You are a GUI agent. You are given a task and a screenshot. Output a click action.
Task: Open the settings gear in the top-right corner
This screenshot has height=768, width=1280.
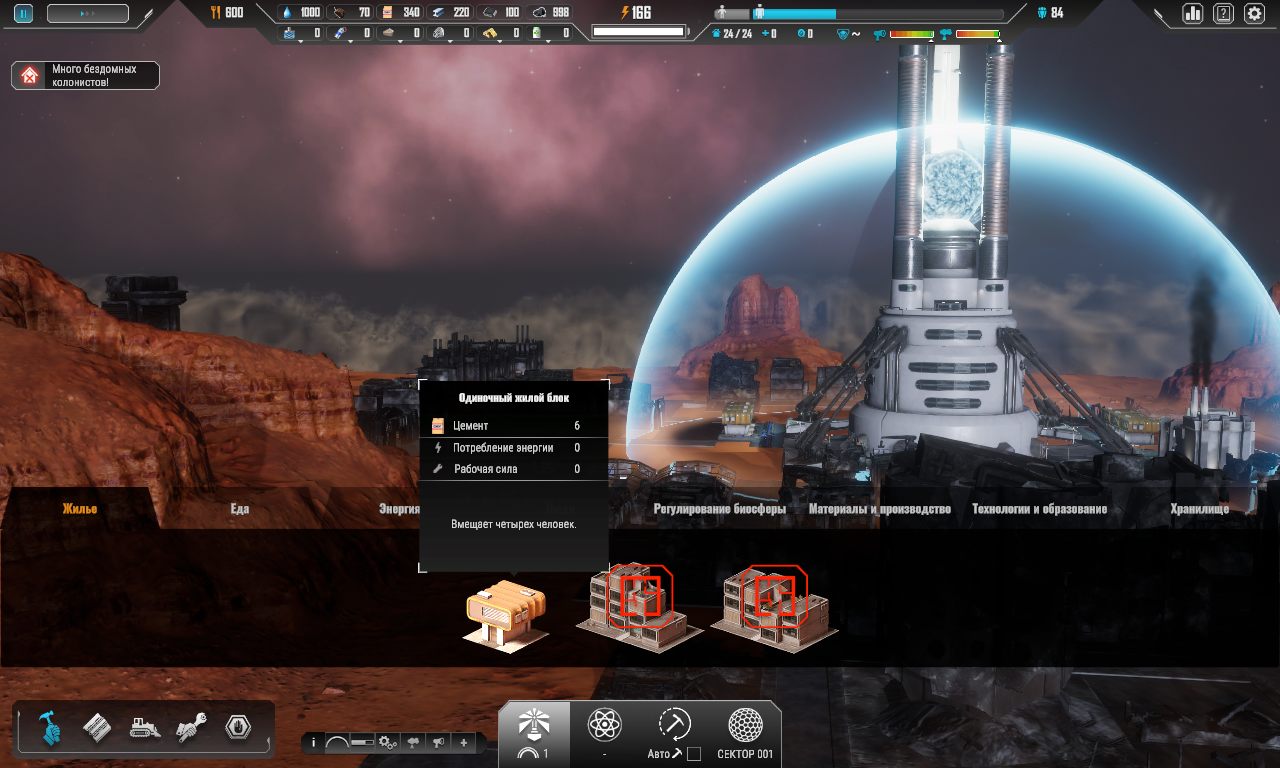pyautogui.click(x=1255, y=13)
